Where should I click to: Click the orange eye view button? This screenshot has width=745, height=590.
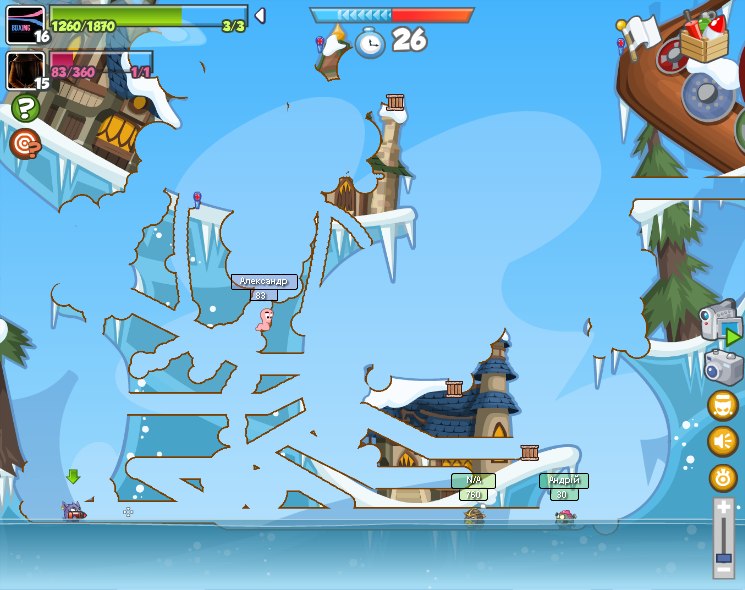tap(723, 477)
